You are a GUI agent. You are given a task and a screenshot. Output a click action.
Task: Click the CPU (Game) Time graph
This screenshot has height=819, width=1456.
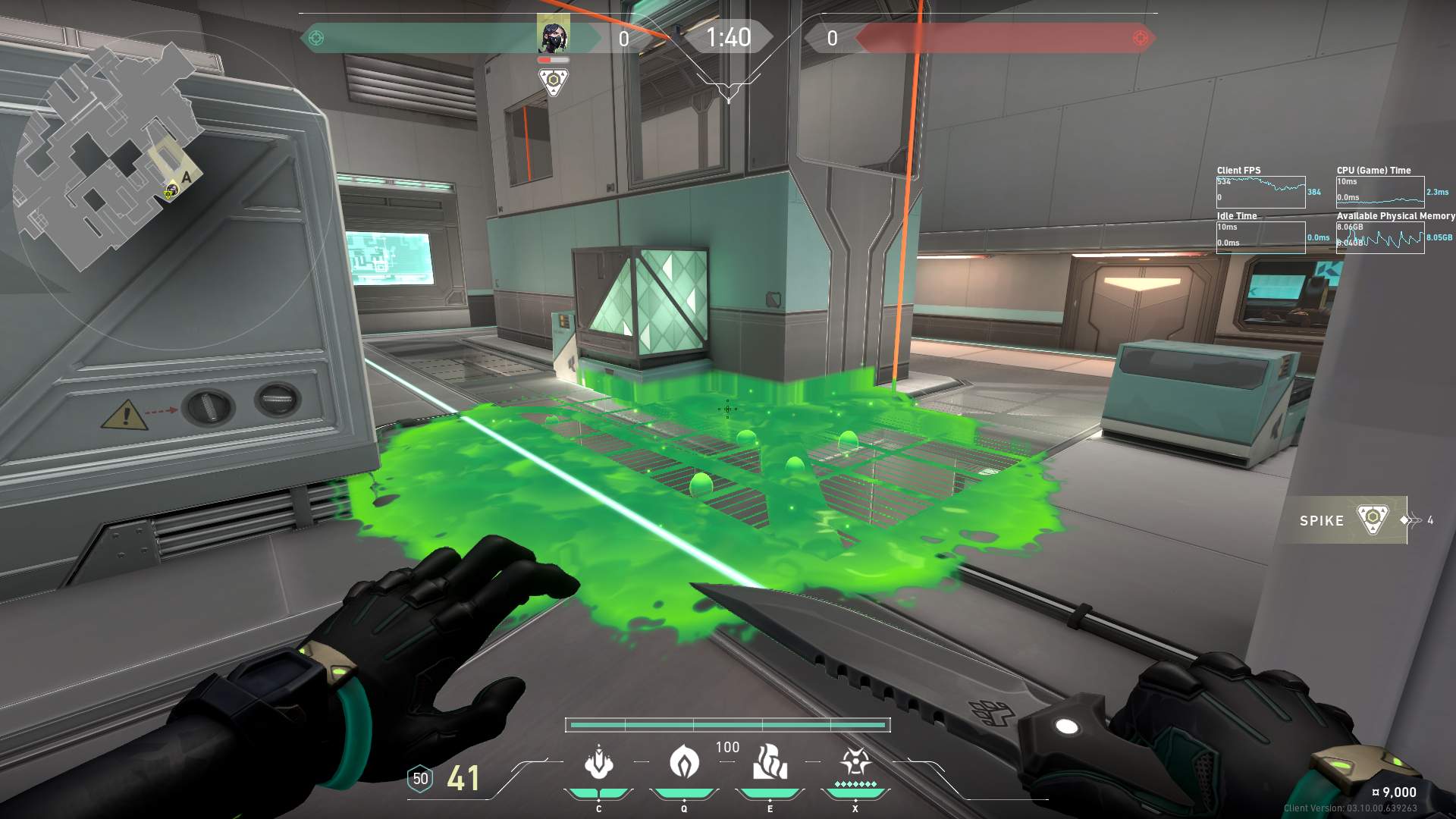tap(1380, 192)
